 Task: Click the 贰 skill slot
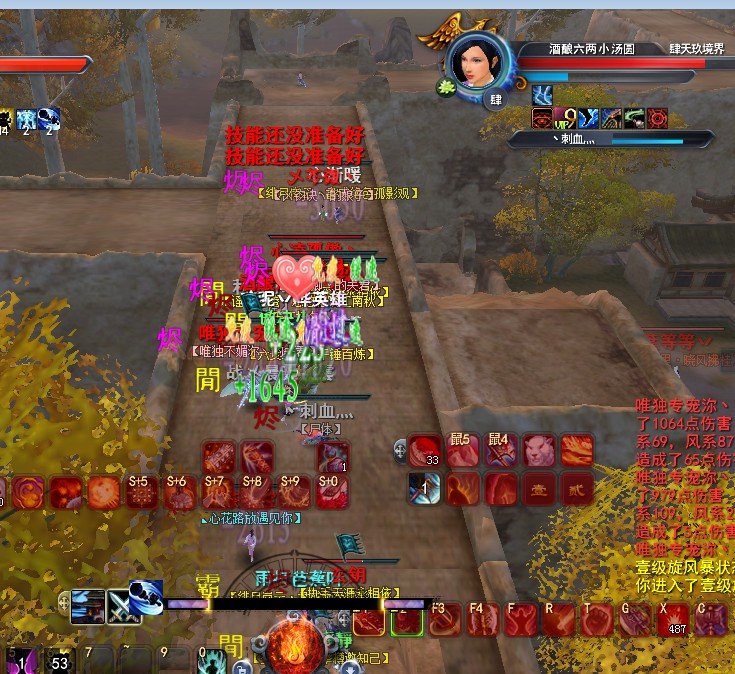576,489
